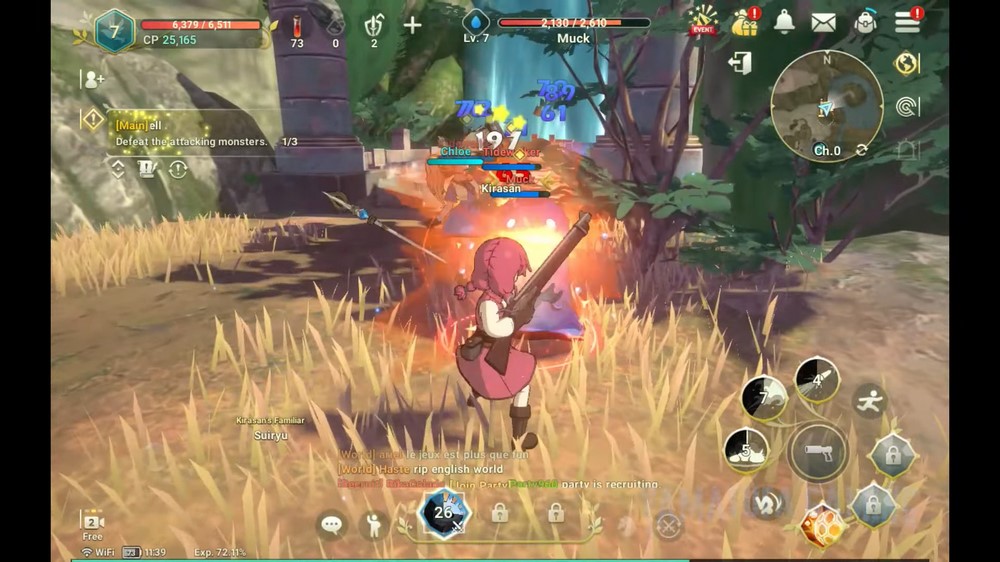Screen dimensions: 1000x562
Task: Open the notifications bell
Action: point(785,22)
